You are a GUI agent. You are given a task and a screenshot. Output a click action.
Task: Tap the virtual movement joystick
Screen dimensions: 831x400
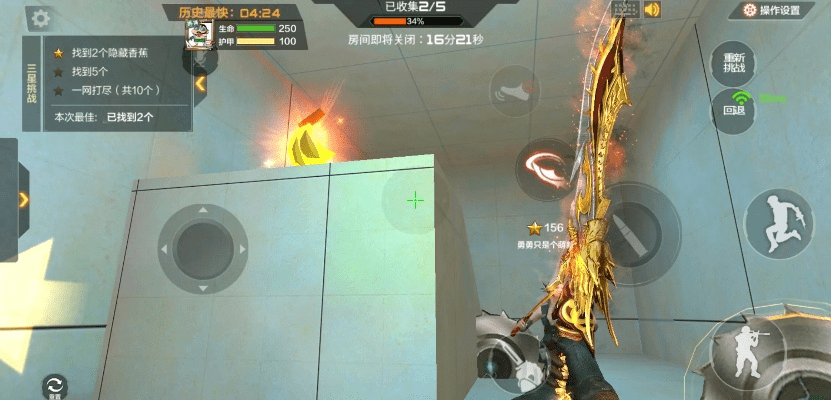[x=203, y=247]
